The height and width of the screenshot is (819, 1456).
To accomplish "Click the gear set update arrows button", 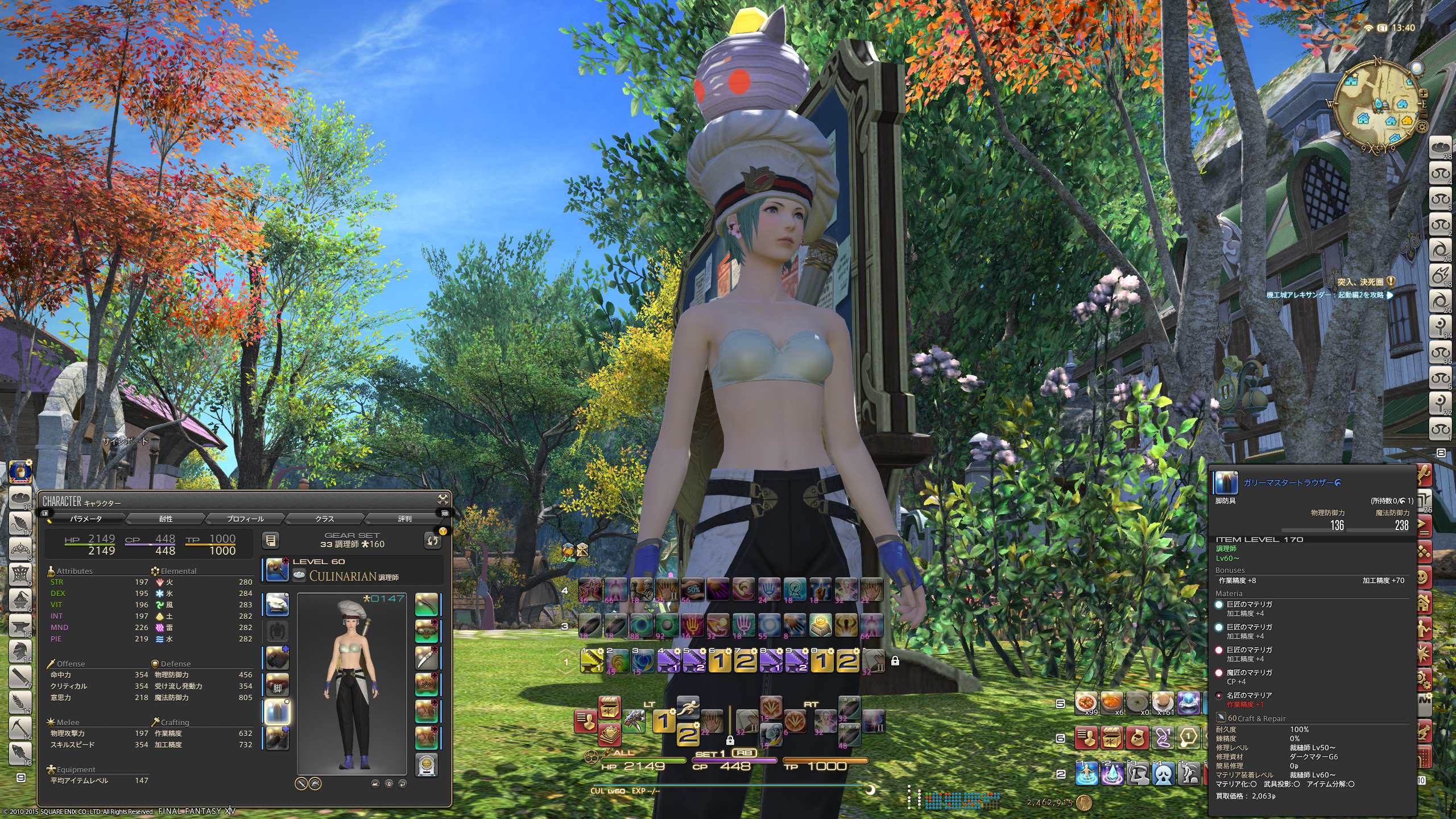I will click(433, 540).
